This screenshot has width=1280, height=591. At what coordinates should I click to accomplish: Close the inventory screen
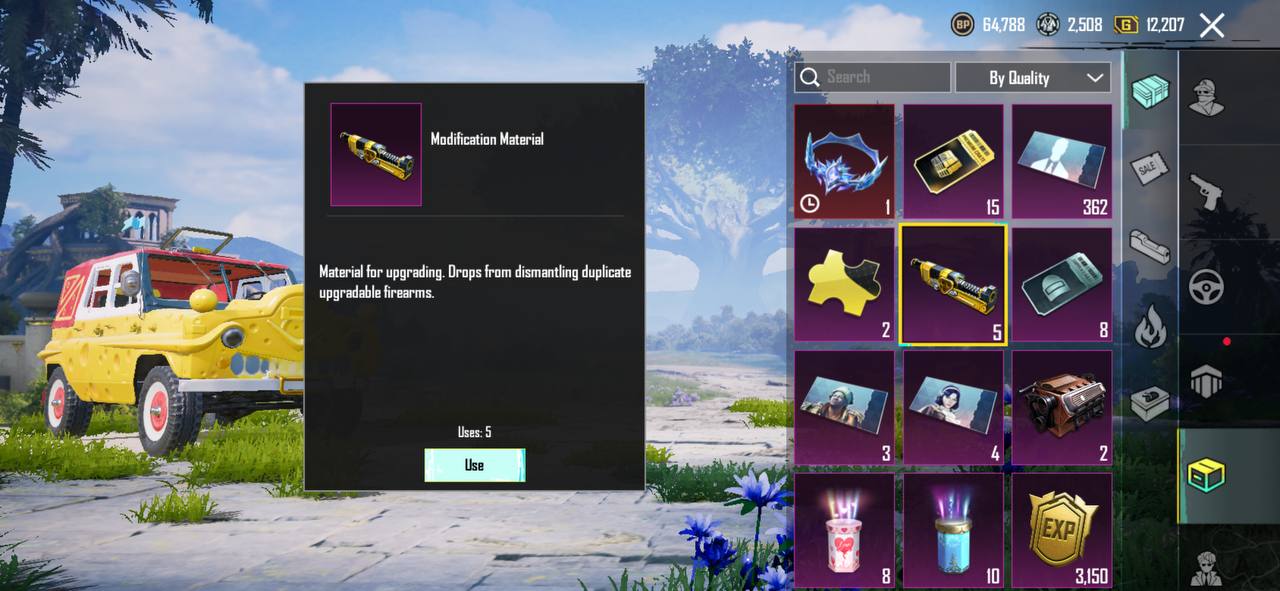click(1211, 26)
